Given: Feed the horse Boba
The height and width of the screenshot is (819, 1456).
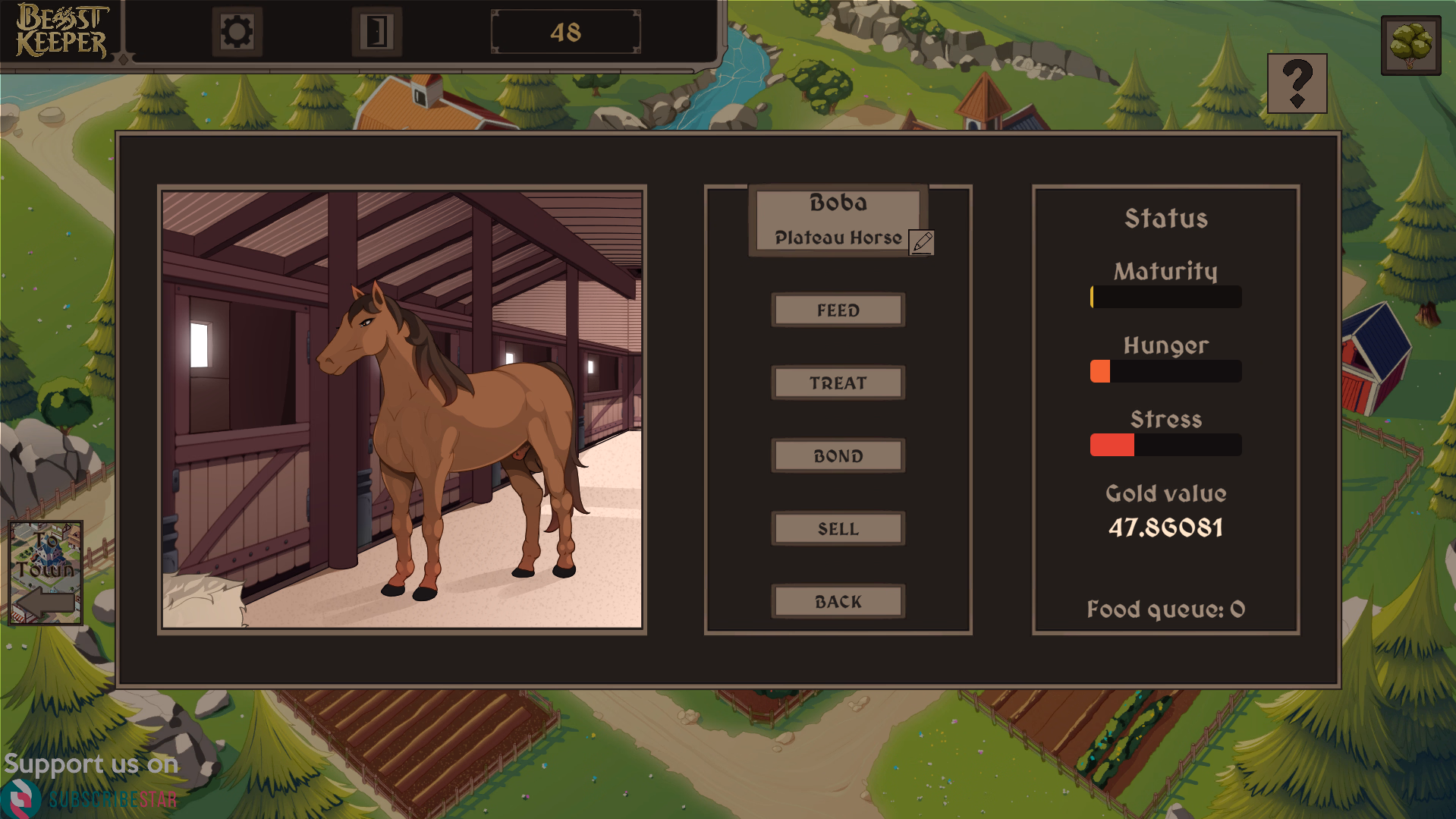Looking at the screenshot, I should (838, 310).
